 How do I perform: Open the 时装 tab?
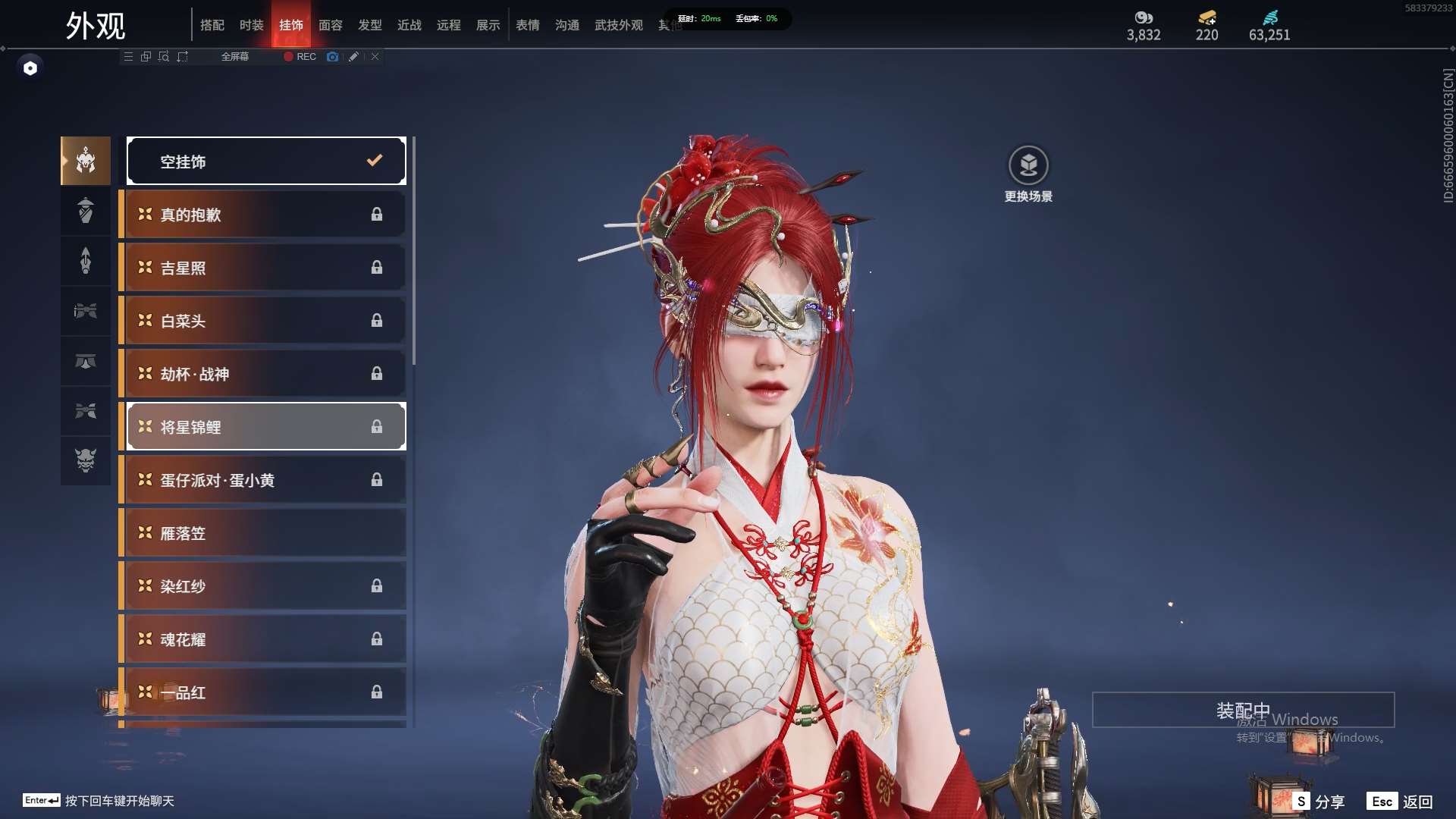(252, 25)
